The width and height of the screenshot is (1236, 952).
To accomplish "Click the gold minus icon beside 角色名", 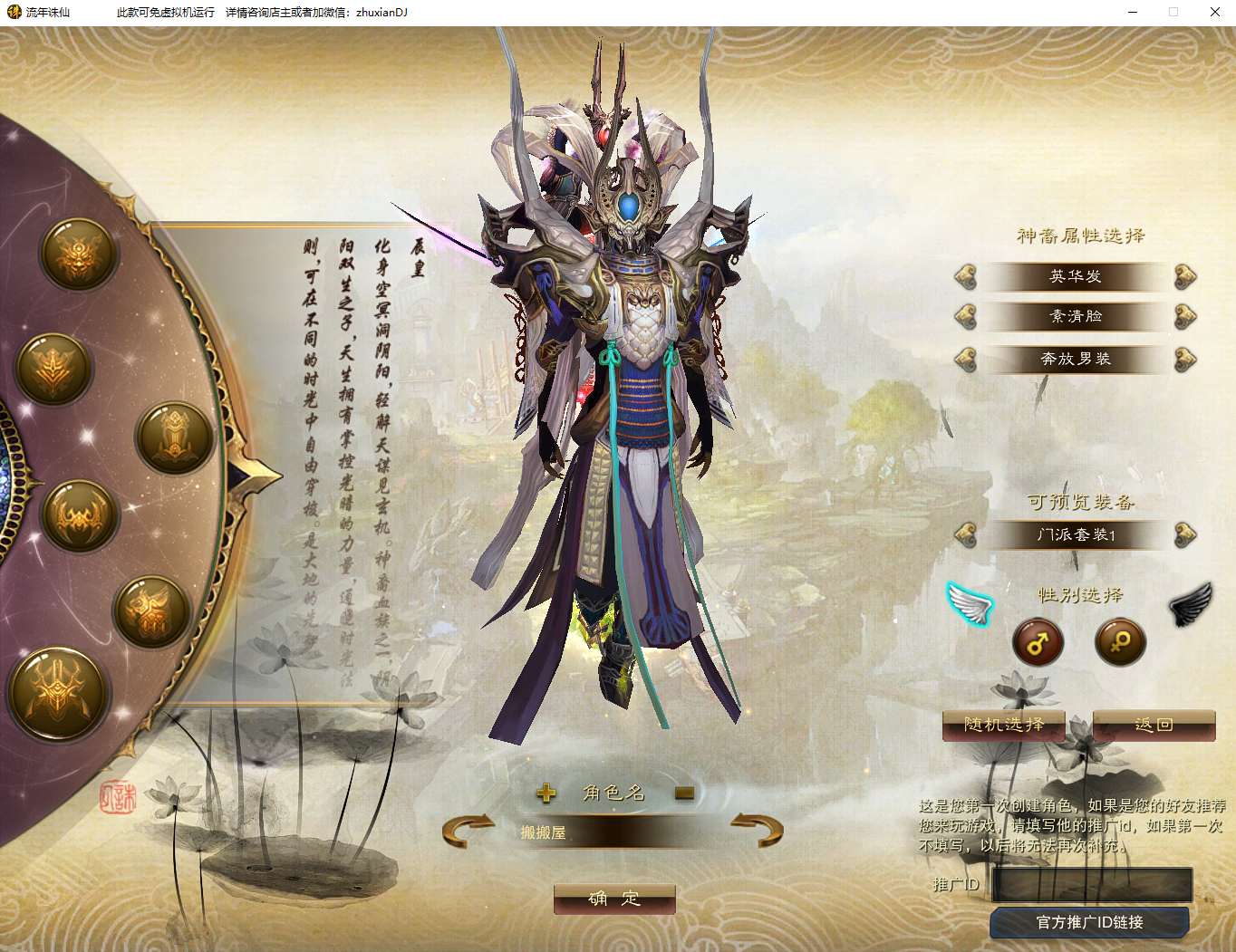I will 684,793.
